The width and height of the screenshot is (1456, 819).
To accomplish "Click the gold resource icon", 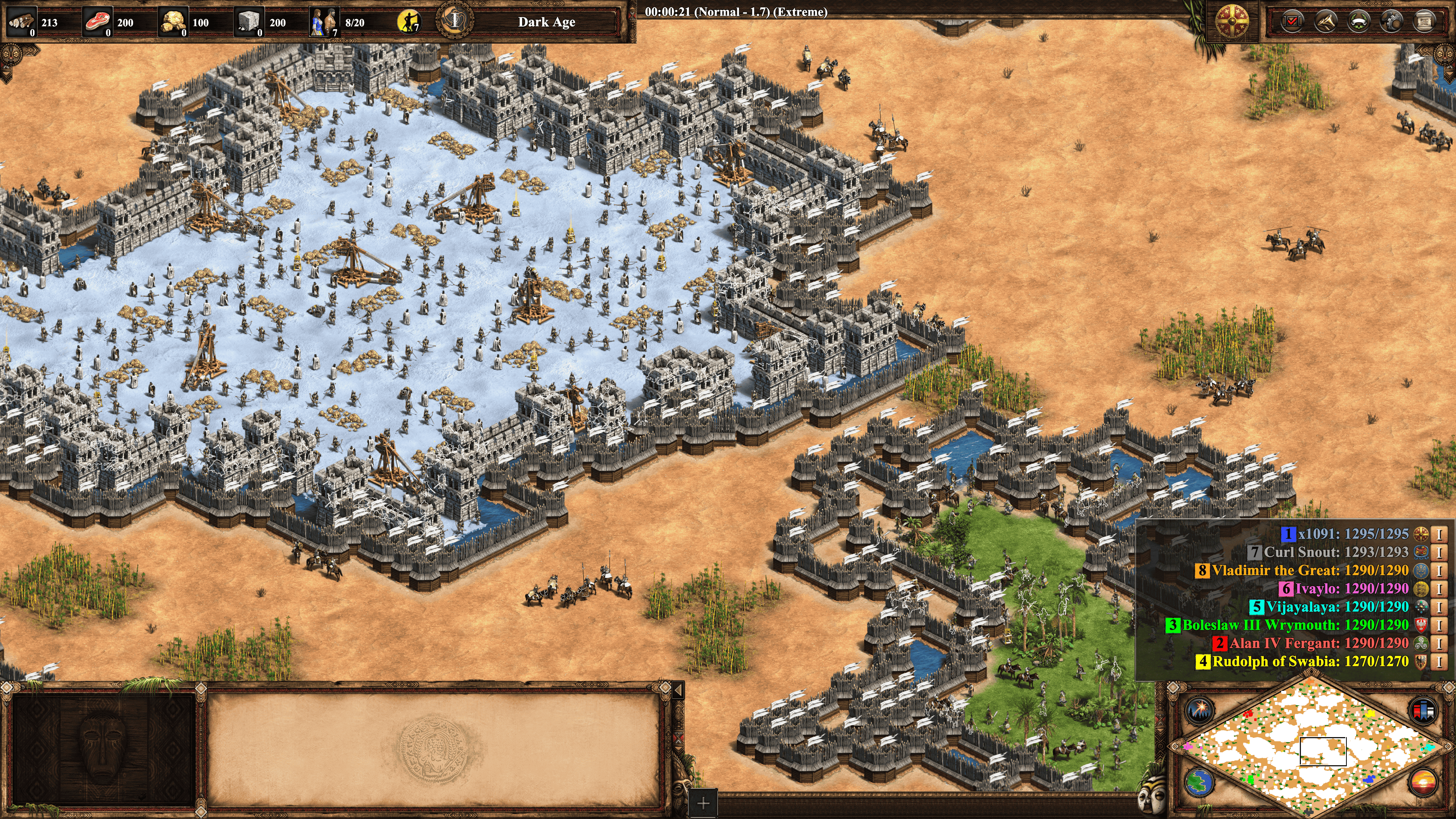I will [173, 22].
